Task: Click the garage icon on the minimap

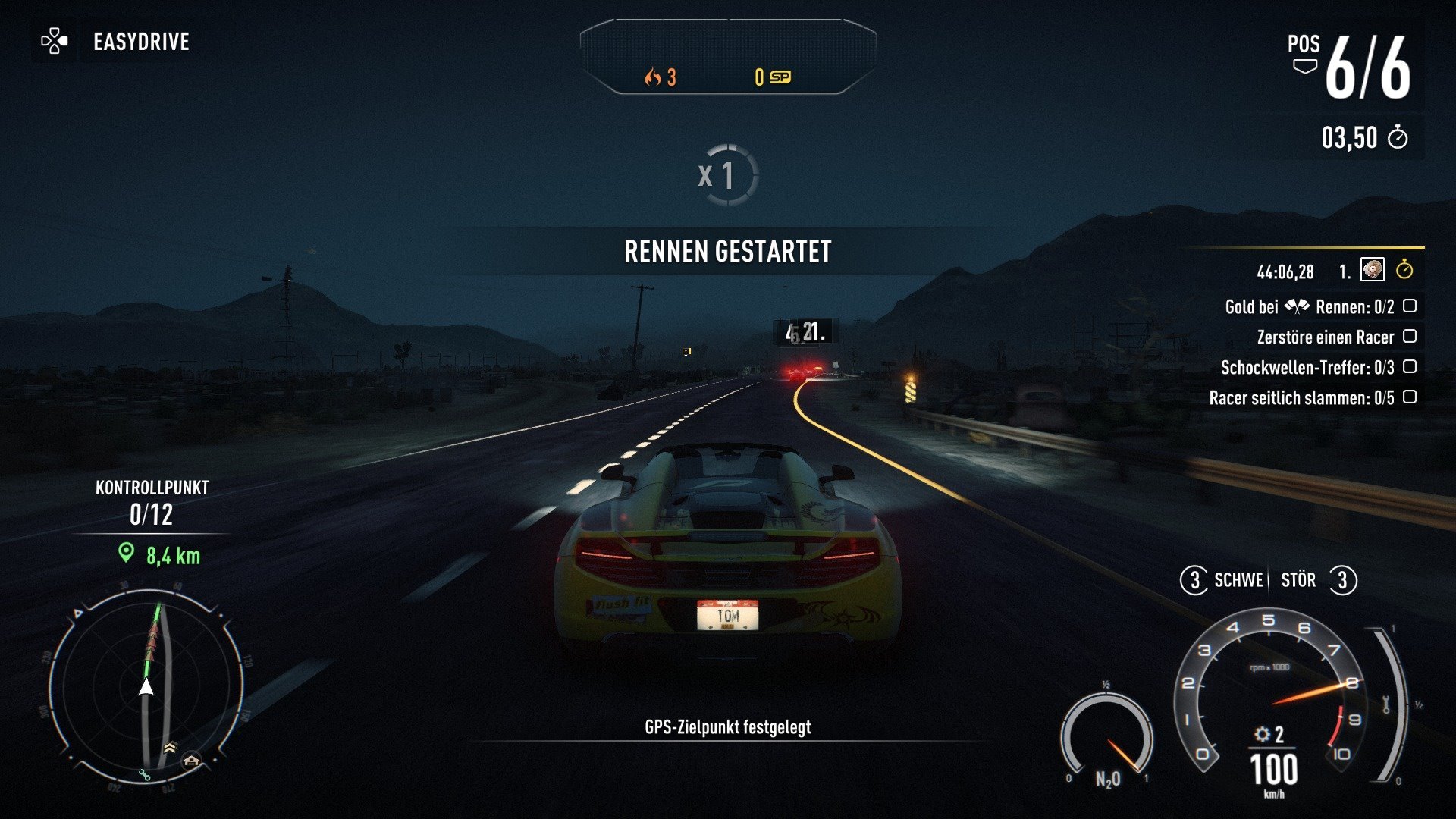Action: [191, 760]
